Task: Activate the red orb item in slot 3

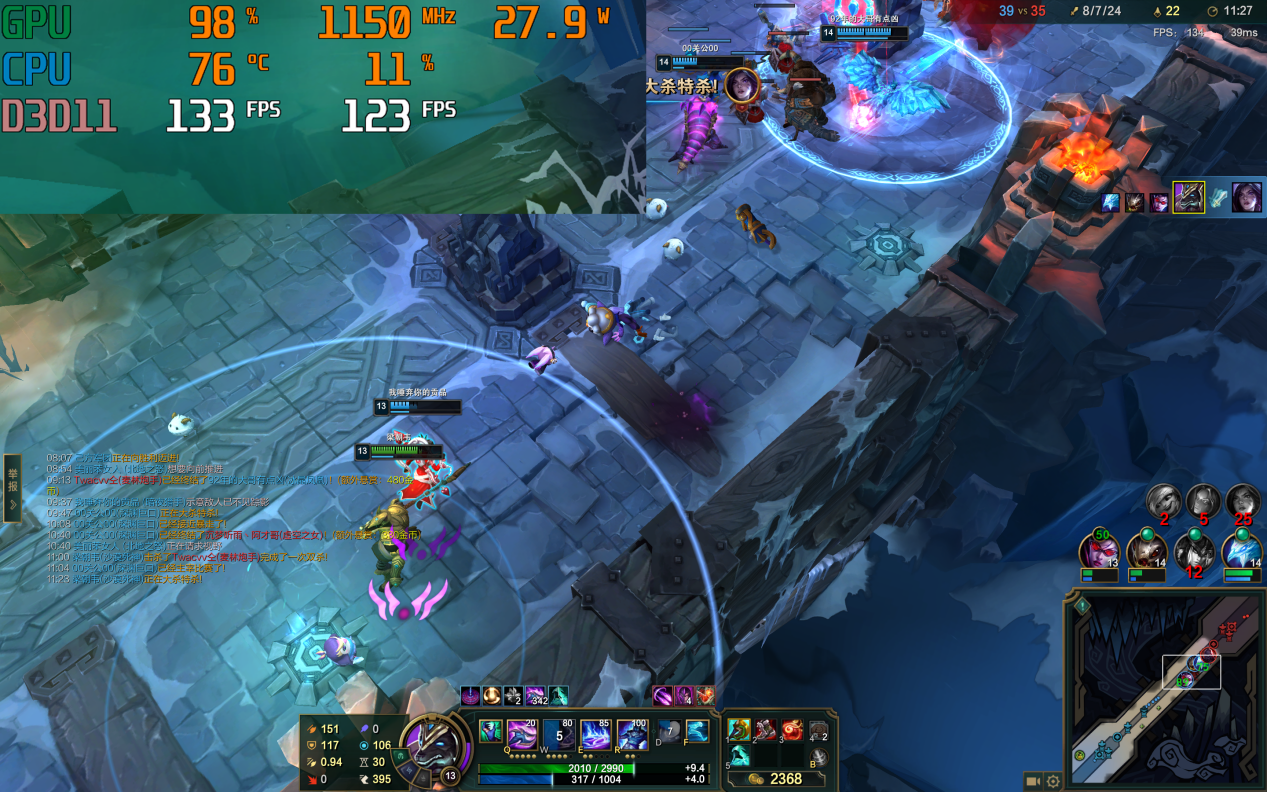Action: pos(792,730)
